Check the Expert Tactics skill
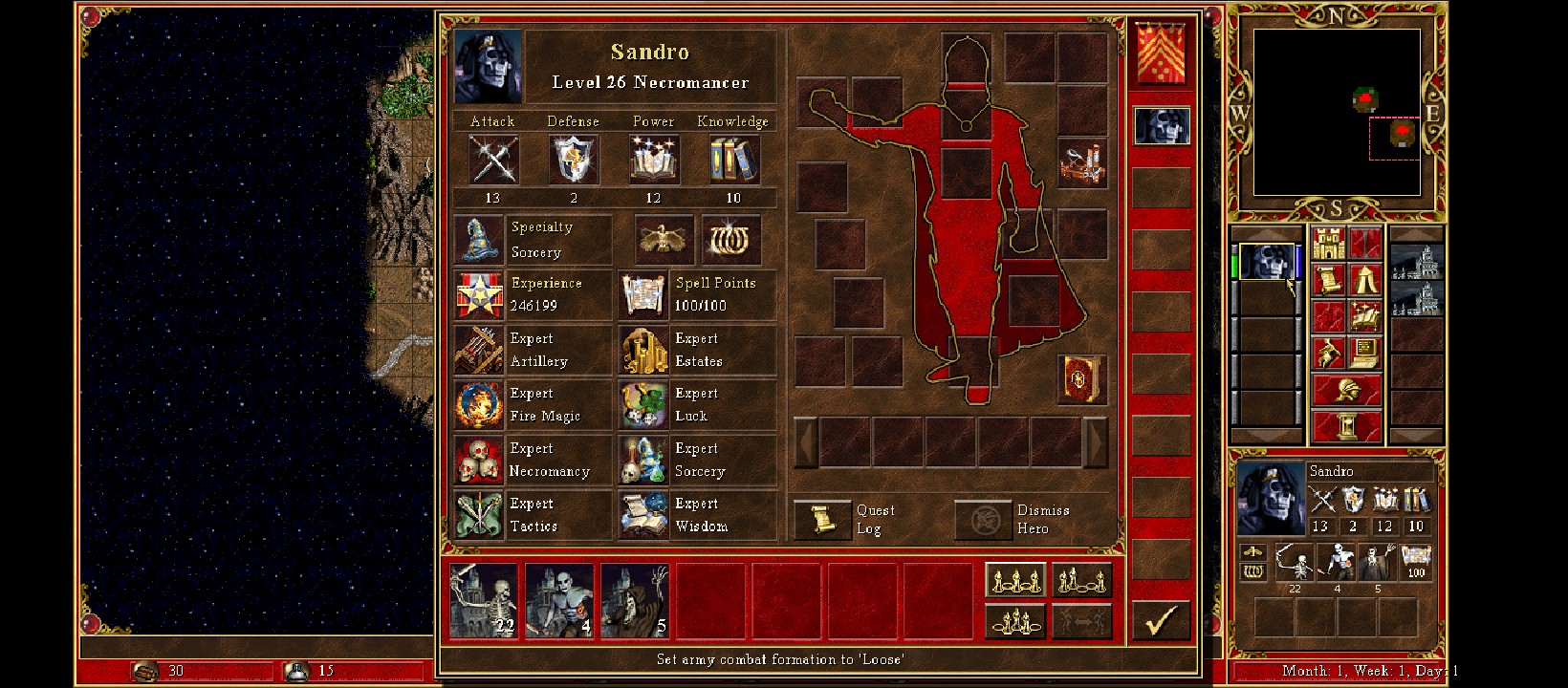This screenshot has height=688, width=1568. [479, 515]
